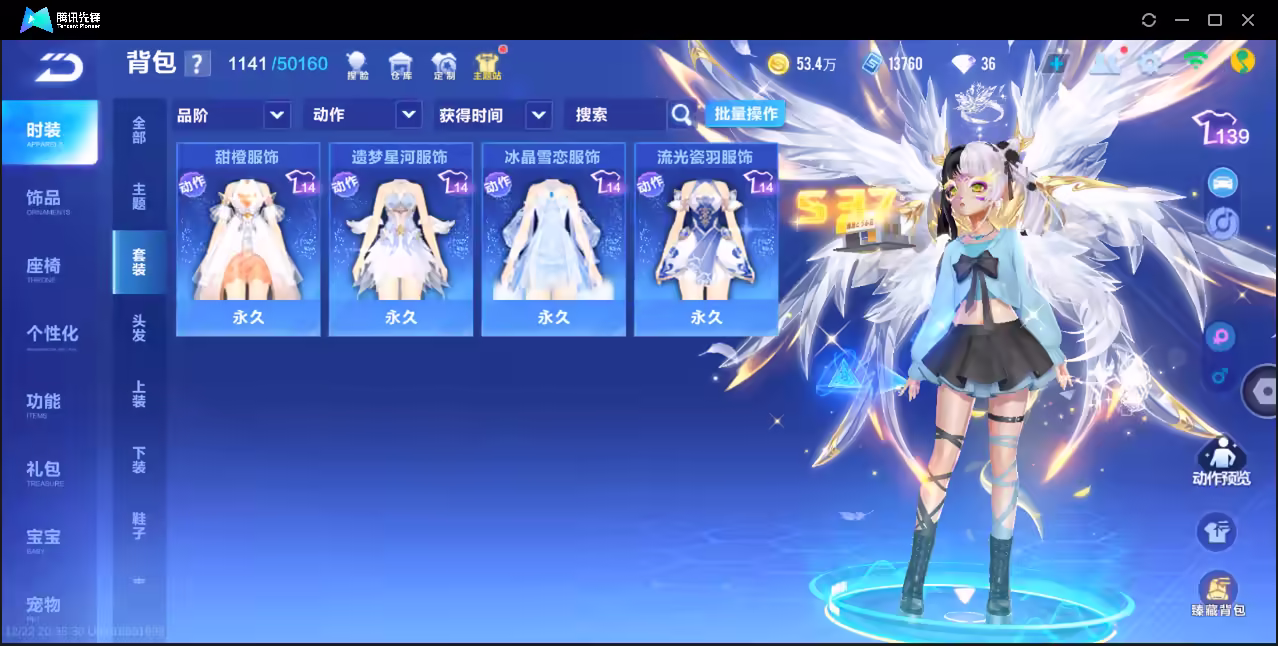This screenshot has height=646, width=1278.
Task: Open the 臻藏背包 collection bag
Action: [1217, 594]
